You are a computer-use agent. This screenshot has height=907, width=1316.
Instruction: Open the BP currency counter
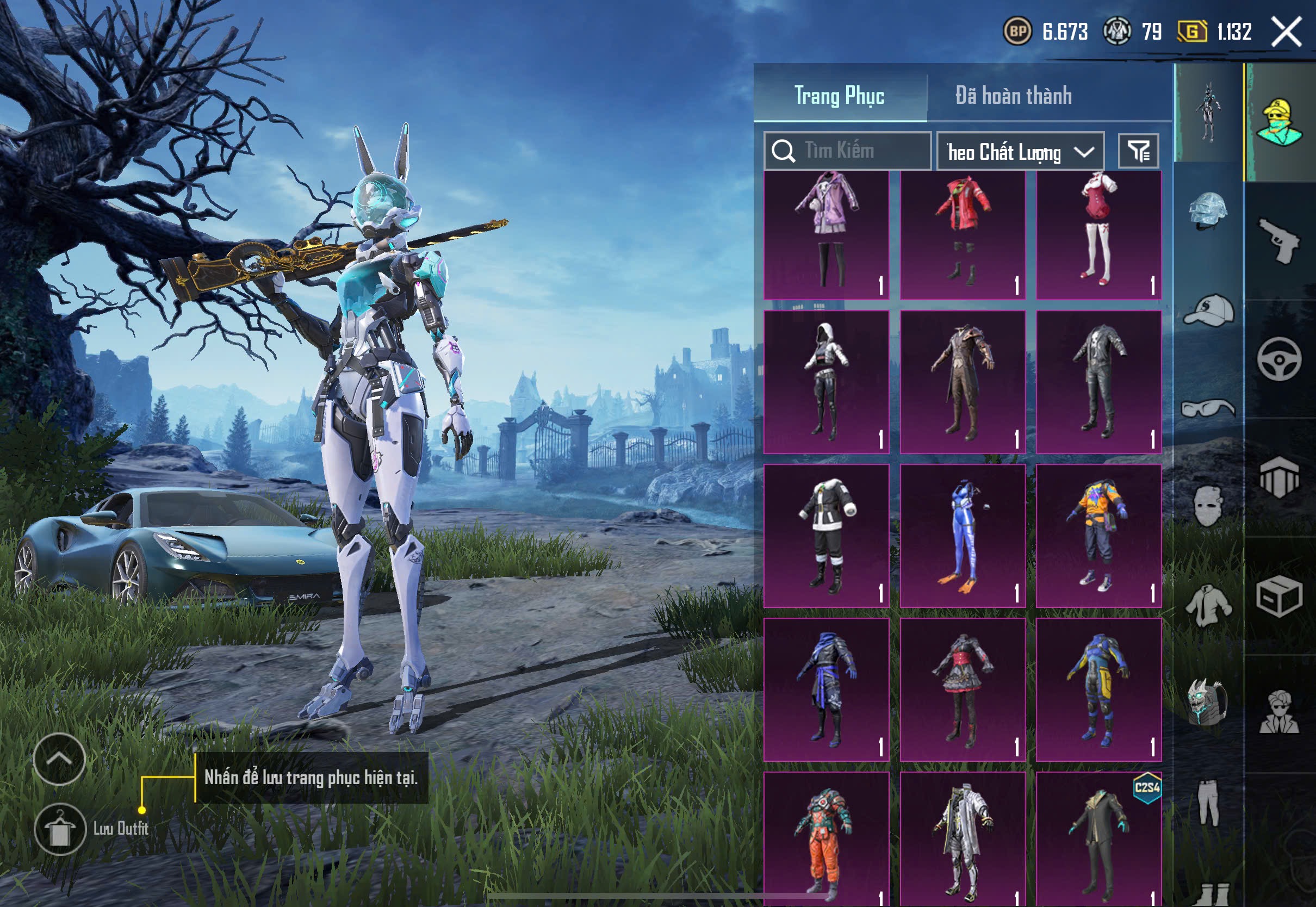tap(1046, 32)
